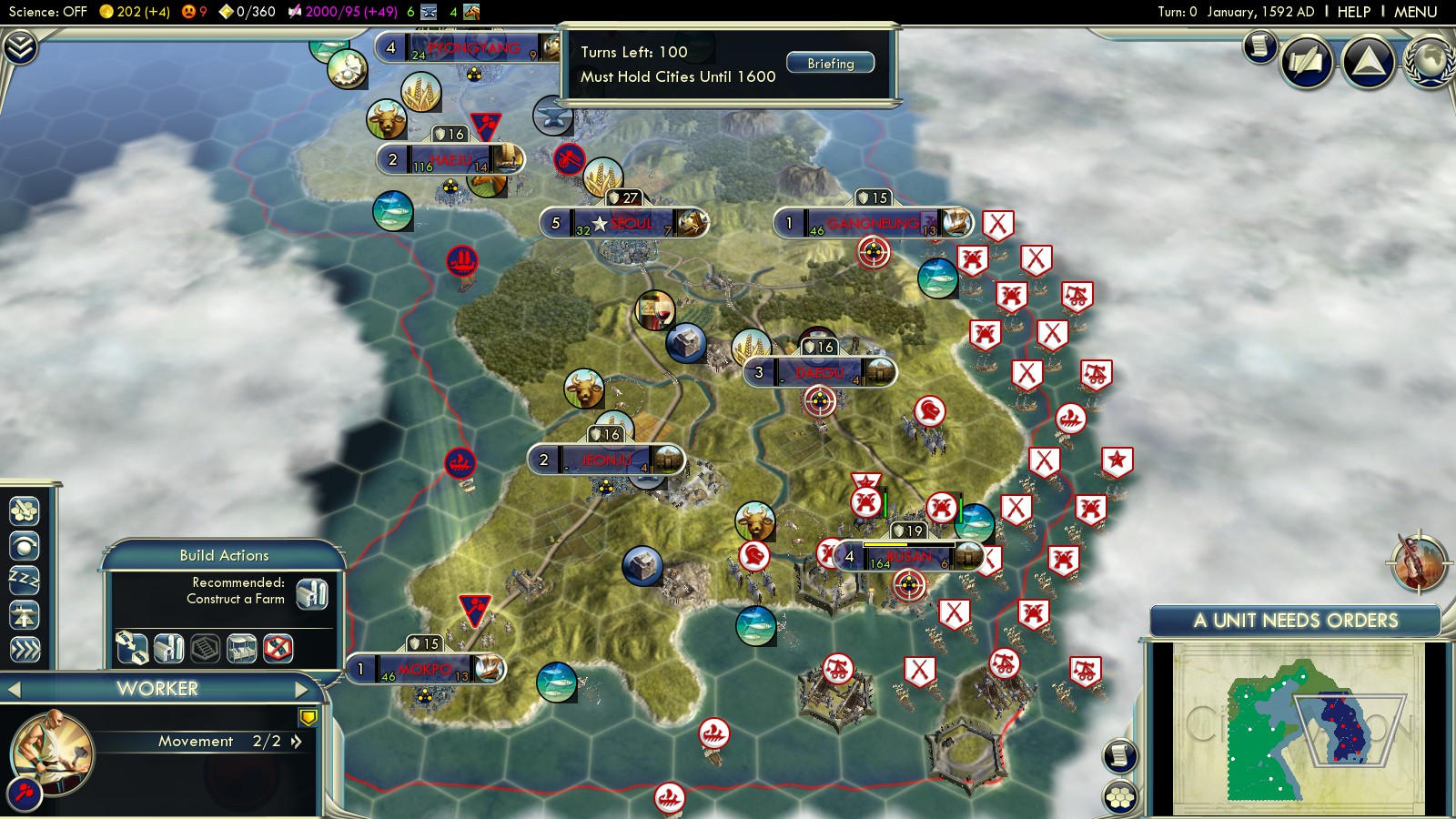Select the trading post build action

(x=241, y=648)
